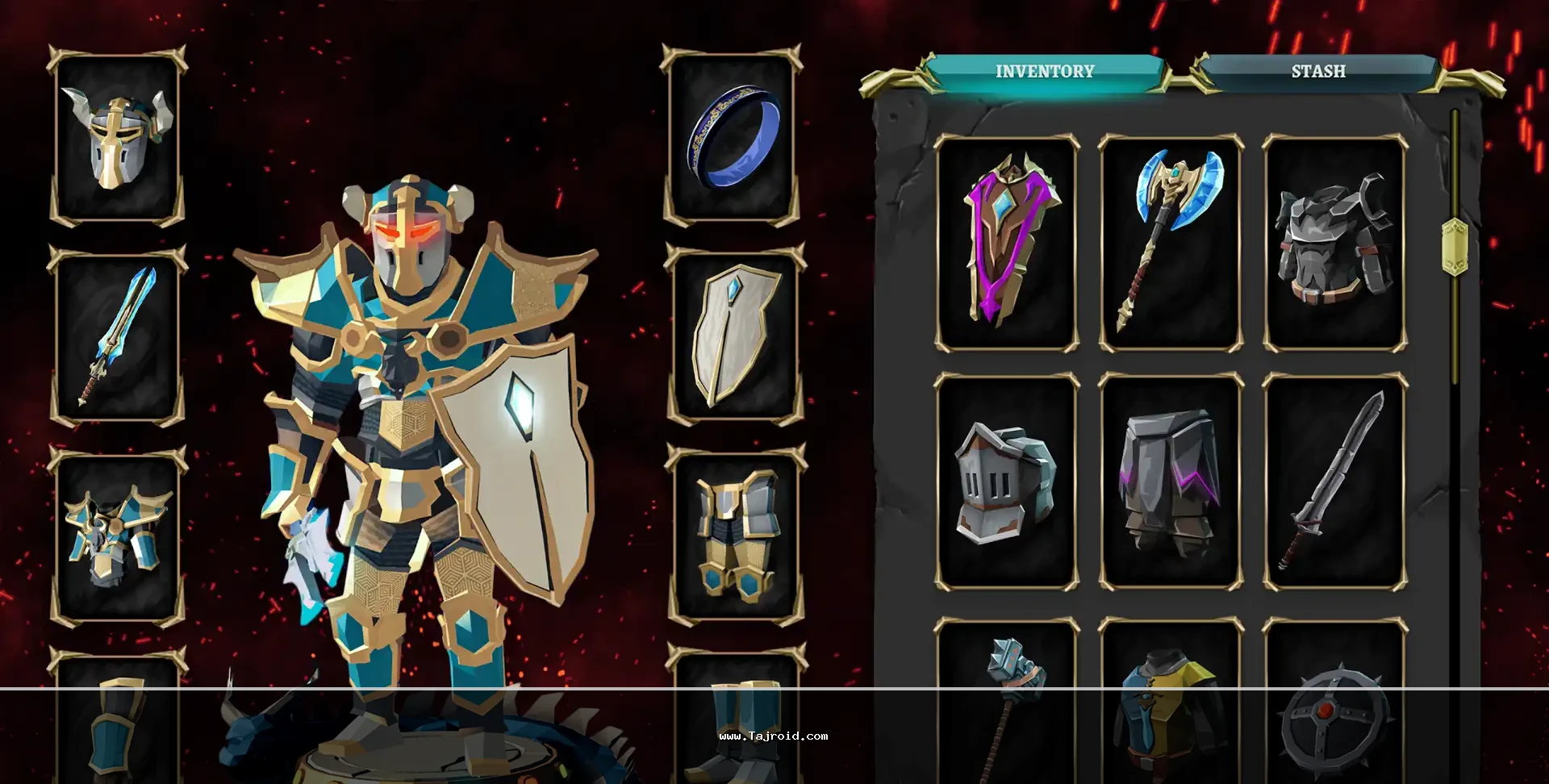Select the equipped blue gauntlet slot
This screenshot has width=1549, height=784.
click(x=118, y=722)
